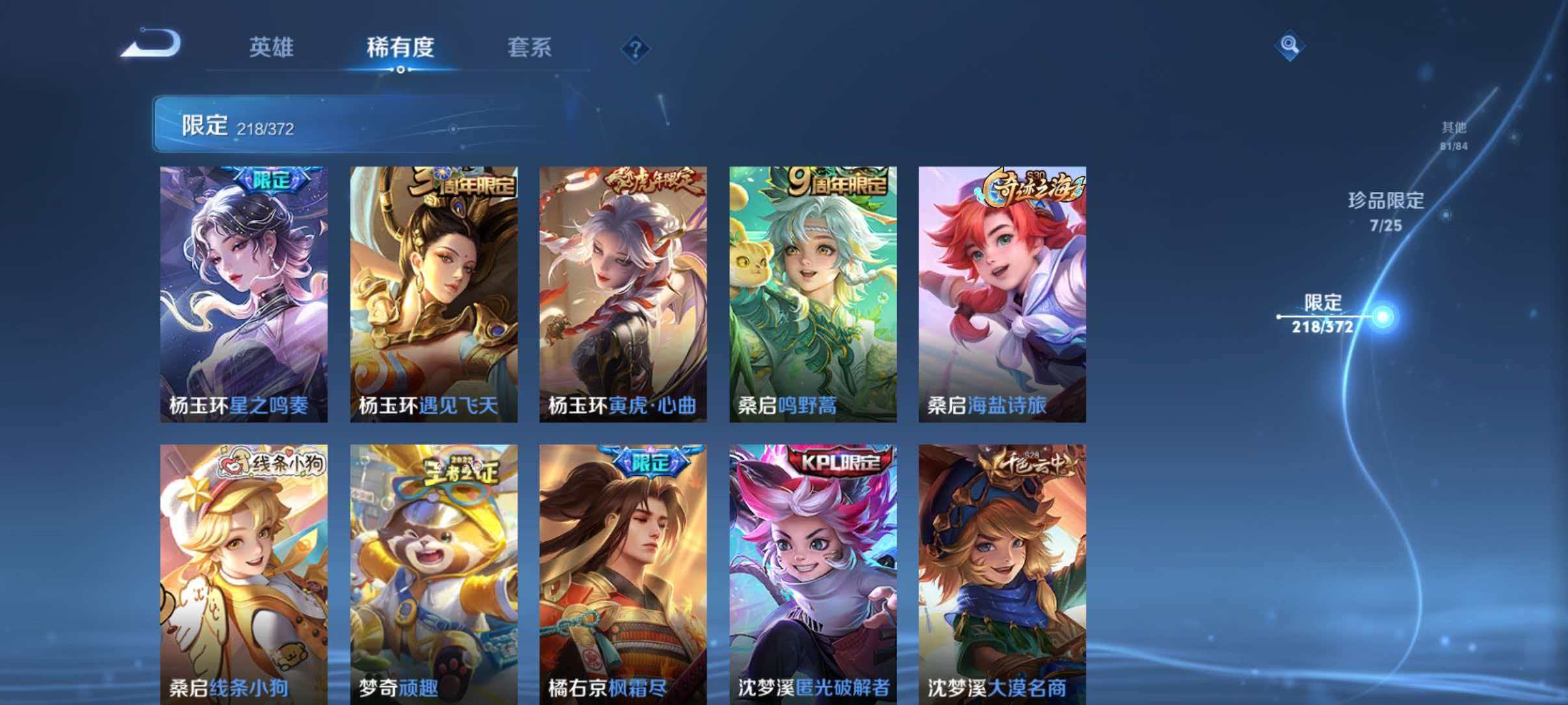The height and width of the screenshot is (705, 1568).
Task: Open the search magnifier icon
Action: (1291, 47)
